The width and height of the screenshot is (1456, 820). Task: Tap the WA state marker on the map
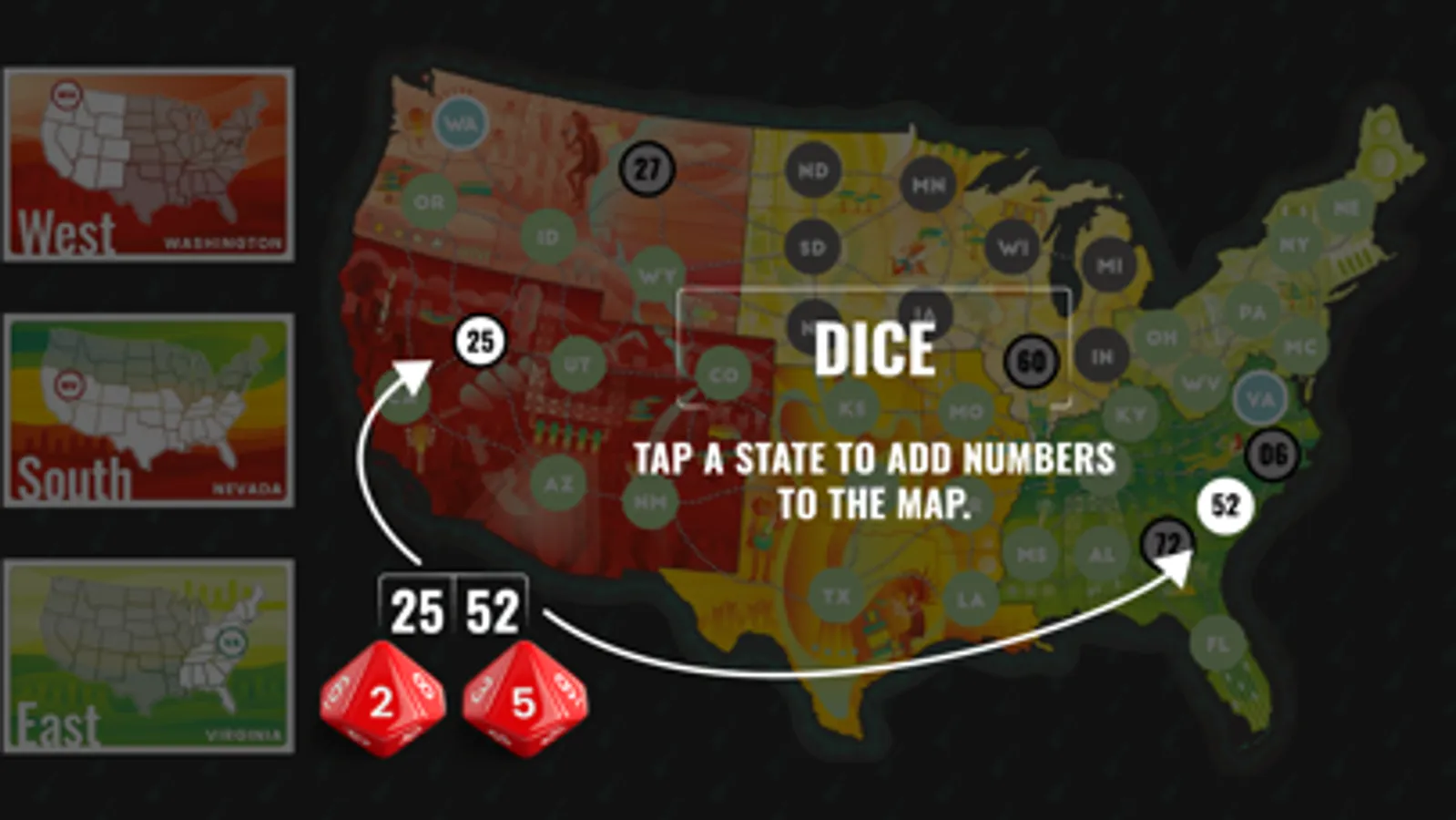(461, 121)
